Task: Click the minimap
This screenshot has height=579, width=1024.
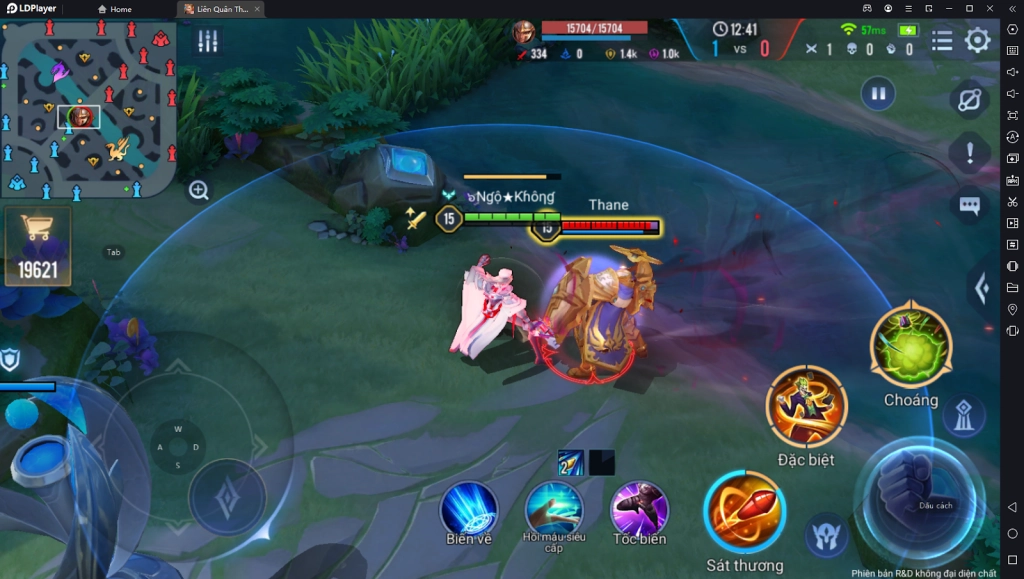Action: click(x=89, y=110)
